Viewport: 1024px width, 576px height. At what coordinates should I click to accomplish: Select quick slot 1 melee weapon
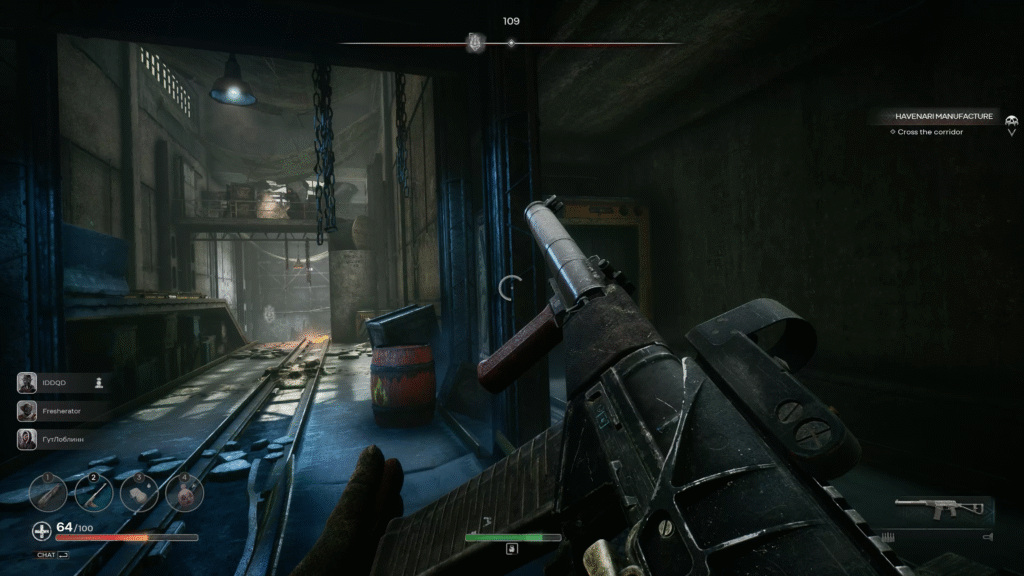coord(48,492)
